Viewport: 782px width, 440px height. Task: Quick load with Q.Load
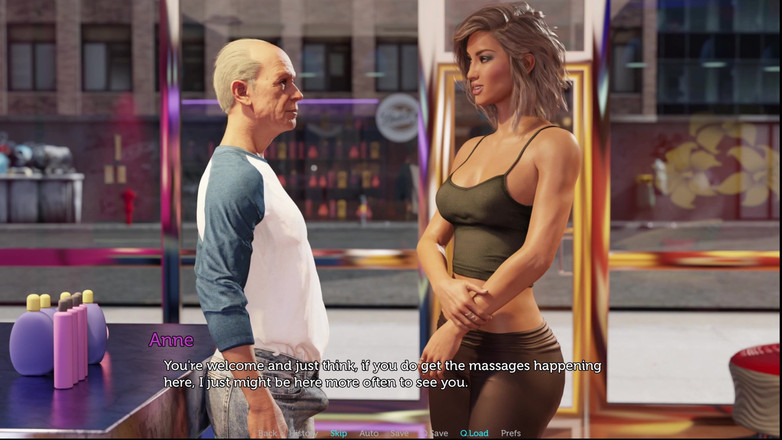[474, 433]
